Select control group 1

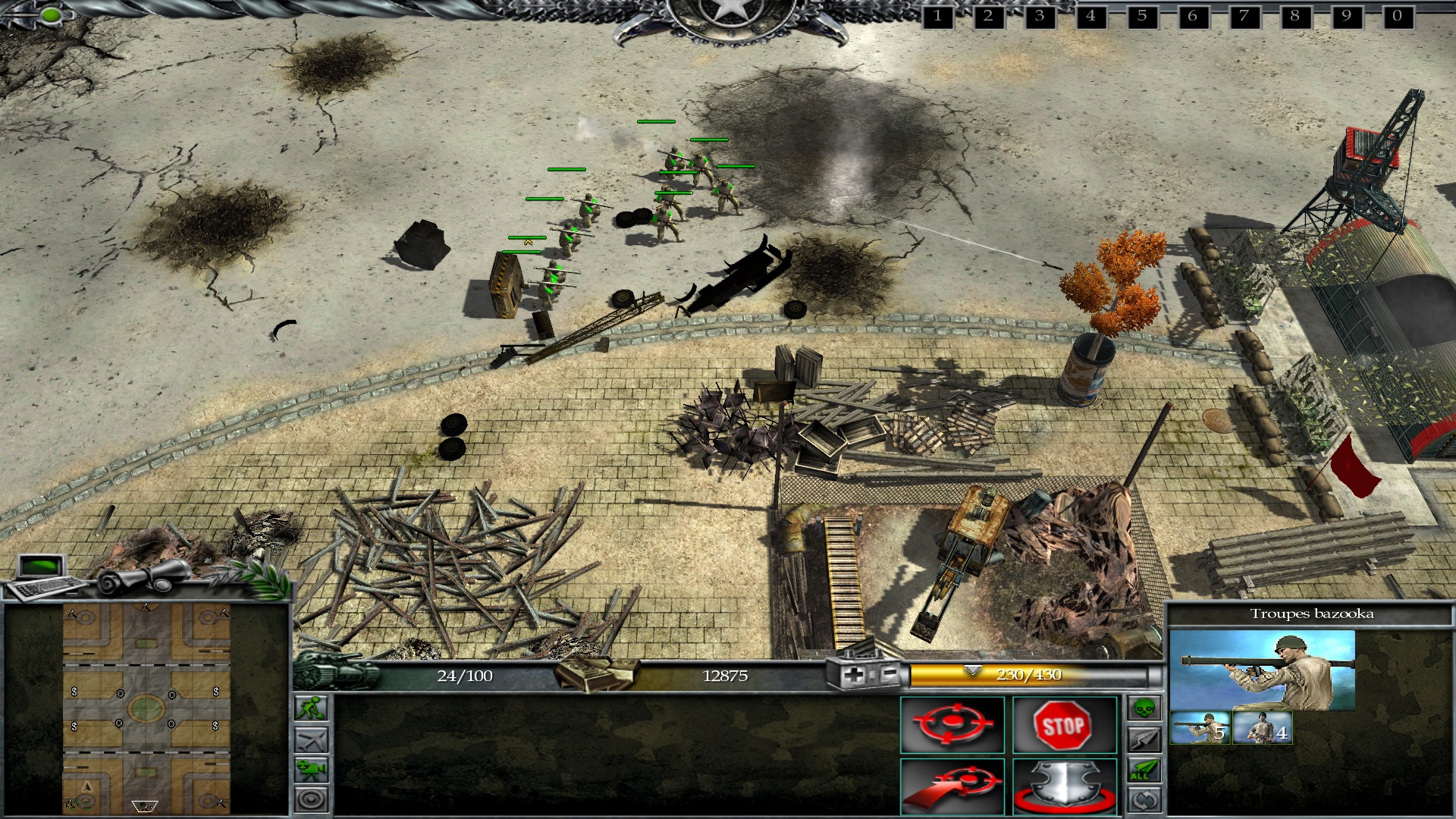tap(938, 16)
